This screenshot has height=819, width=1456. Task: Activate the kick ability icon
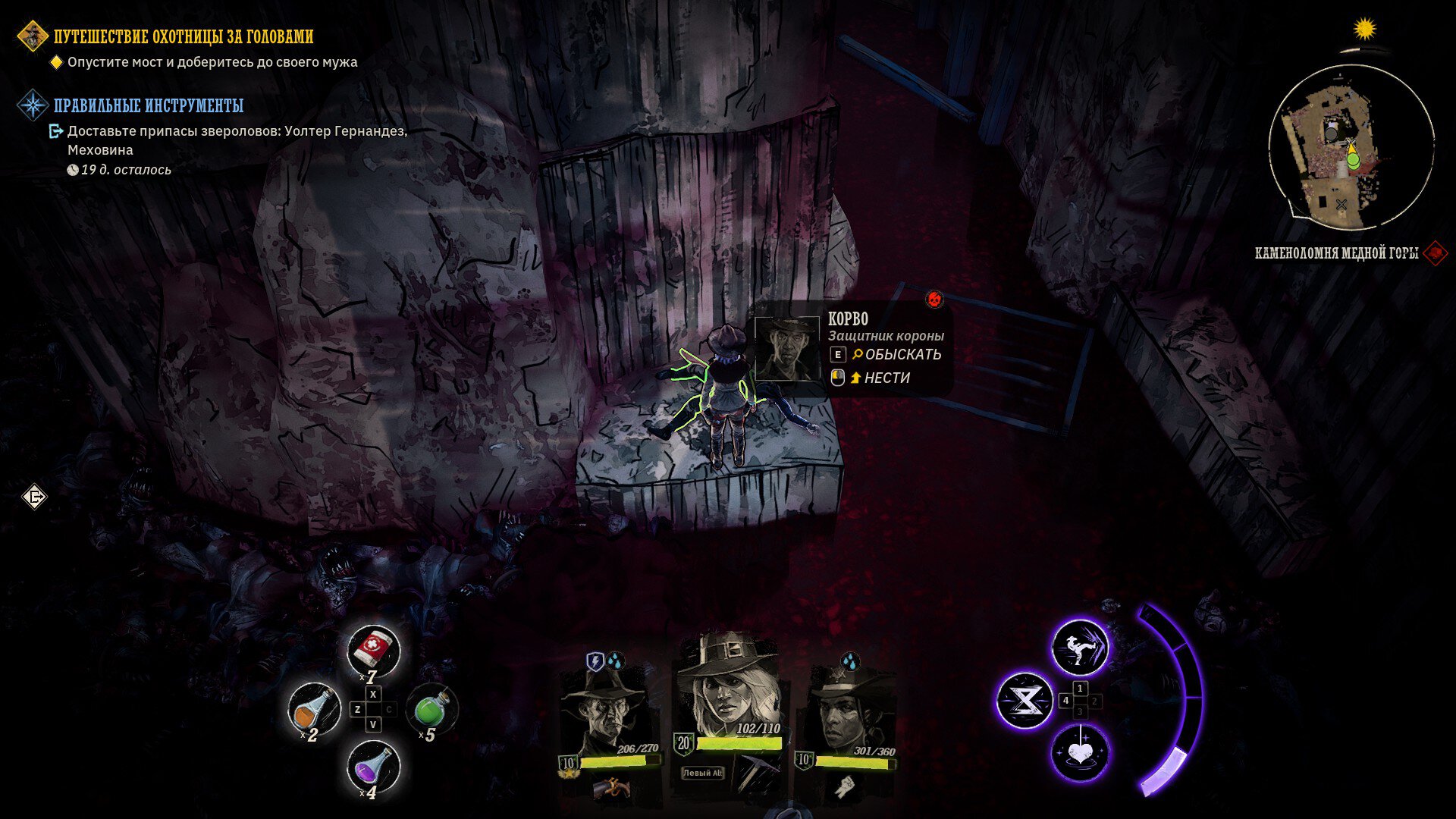[1080, 648]
